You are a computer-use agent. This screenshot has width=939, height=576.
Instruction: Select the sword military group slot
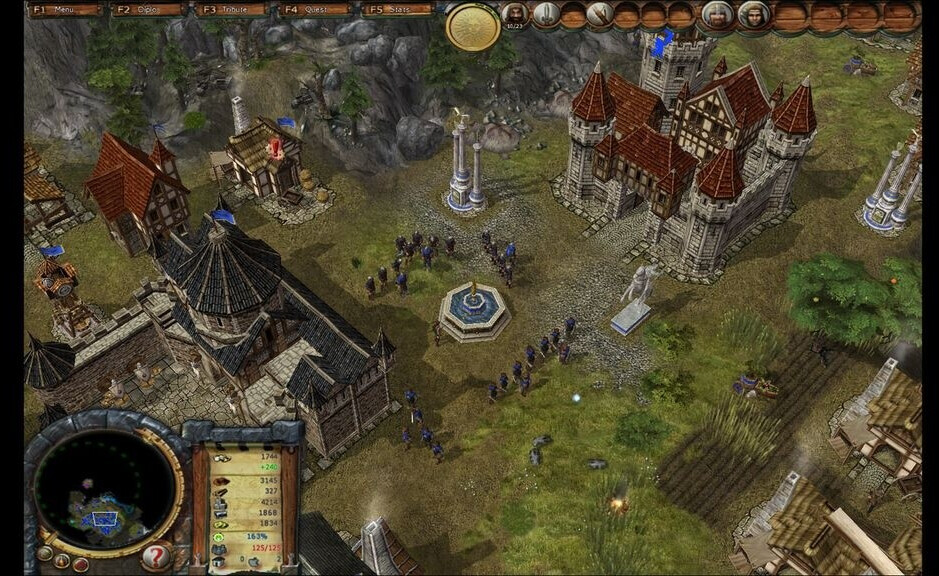[546, 14]
